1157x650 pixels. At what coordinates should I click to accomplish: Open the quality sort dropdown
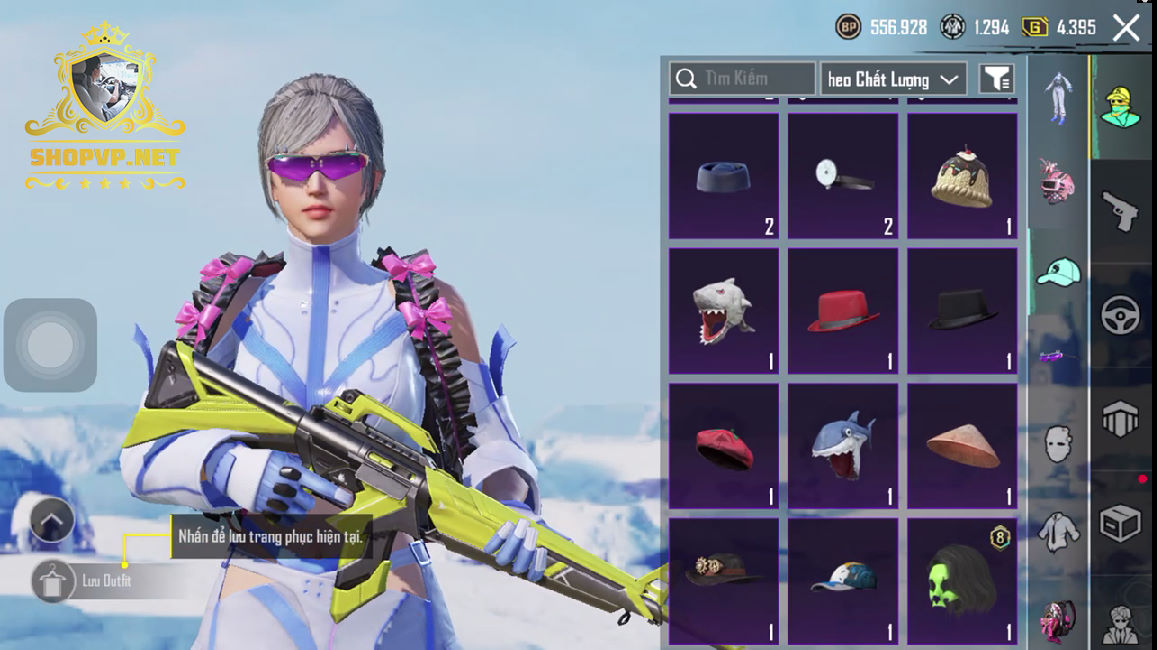893,79
